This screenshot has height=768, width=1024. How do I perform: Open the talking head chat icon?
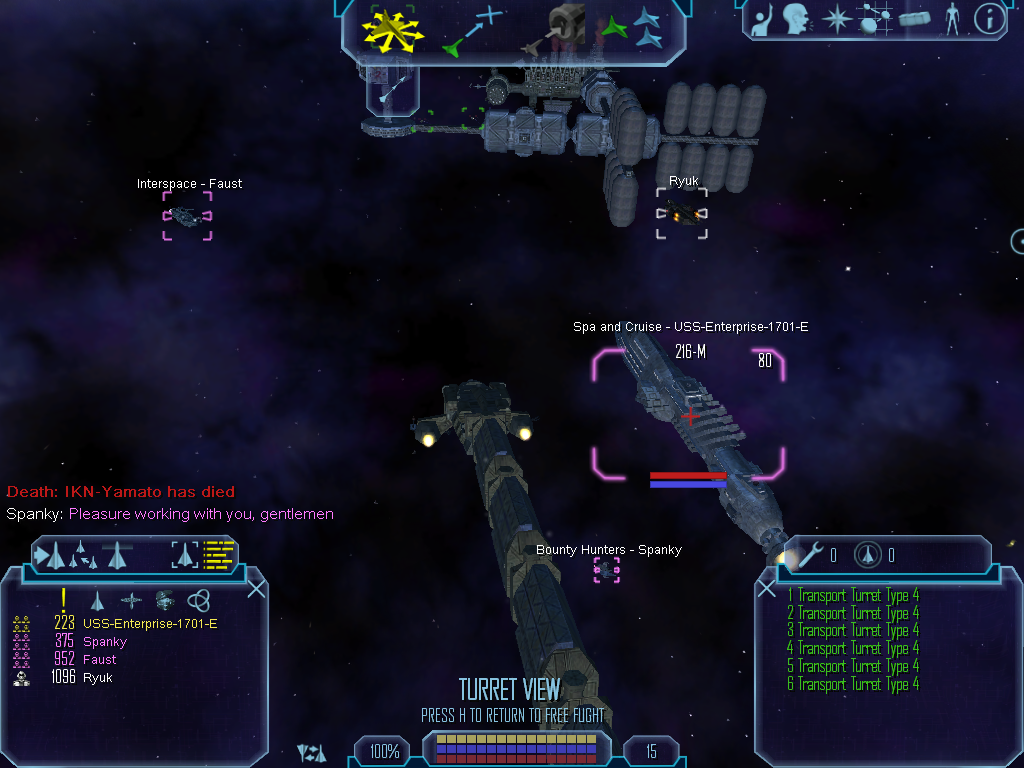coord(796,18)
